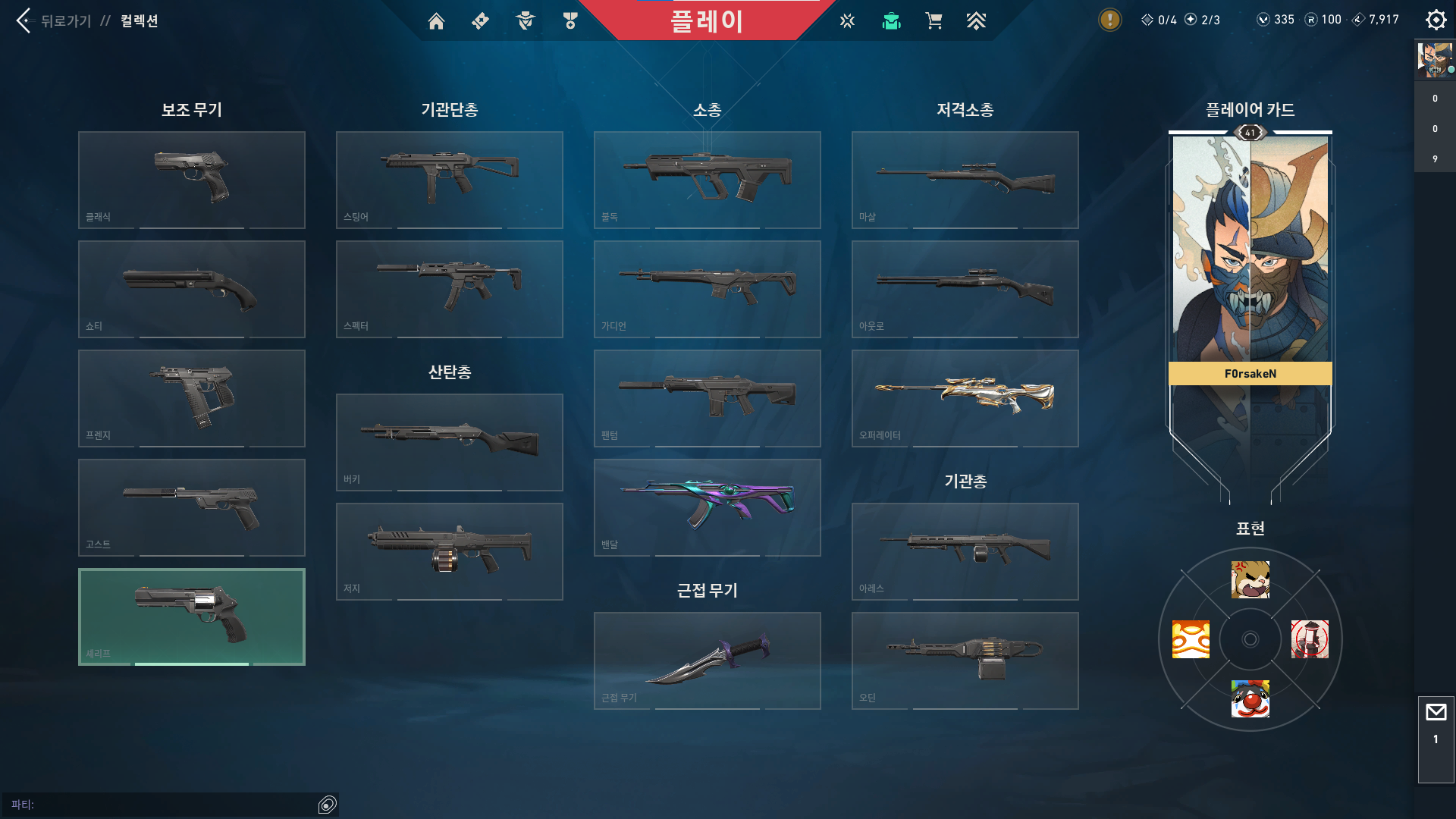Open the shopping cart store
Viewport: 1456px width, 819px height.
point(934,21)
